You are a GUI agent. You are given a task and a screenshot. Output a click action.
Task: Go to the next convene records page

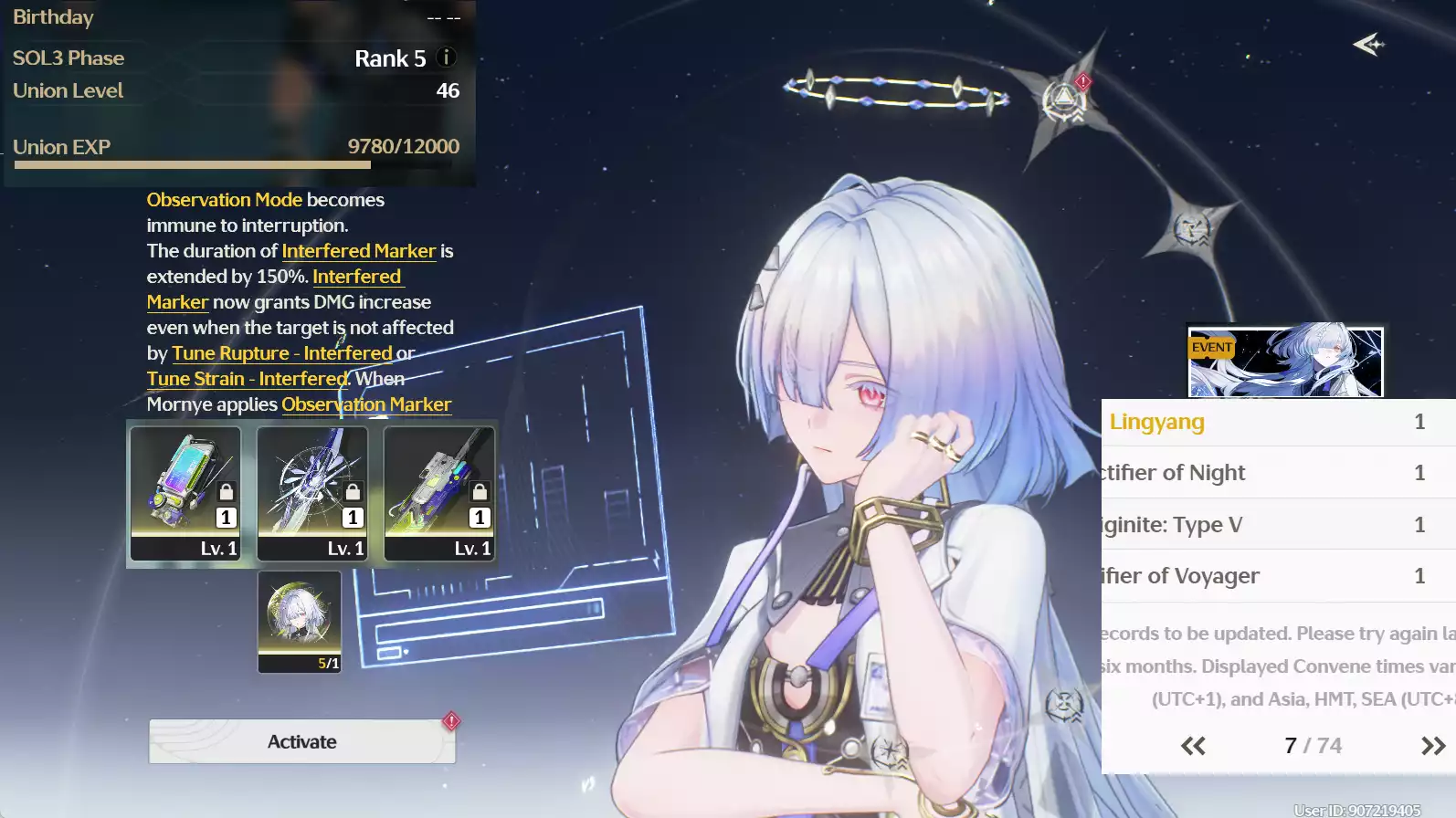[x=1432, y=746]
